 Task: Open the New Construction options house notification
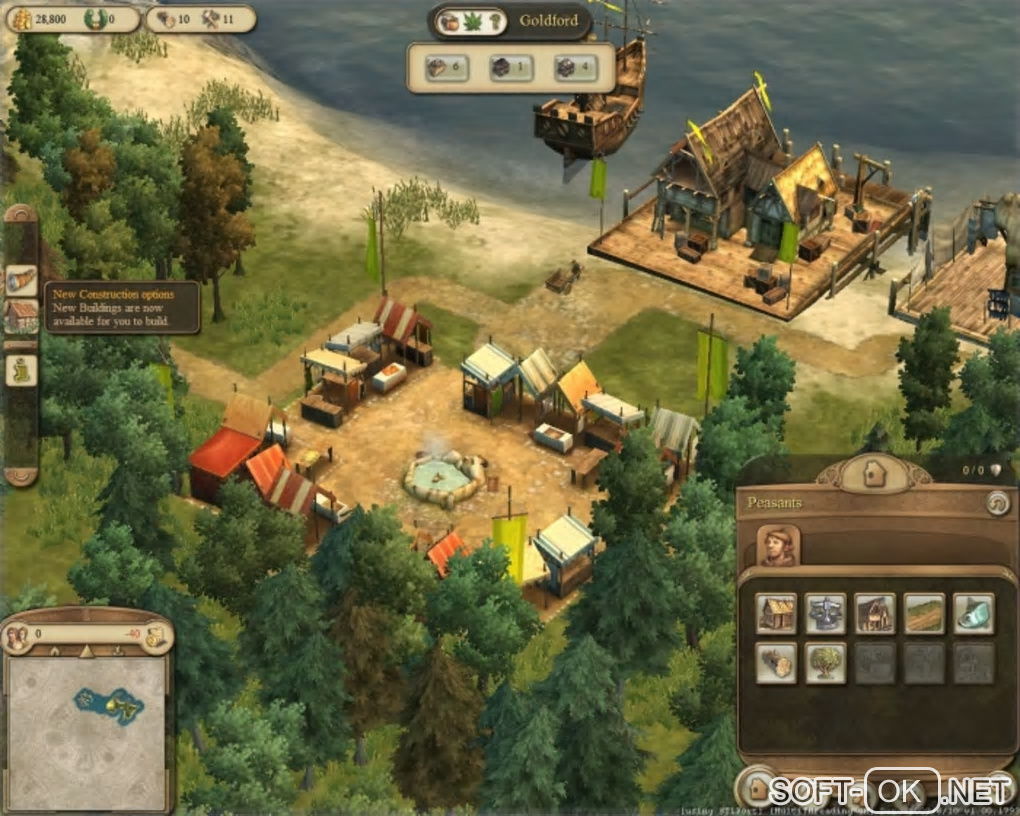(21, 316)
